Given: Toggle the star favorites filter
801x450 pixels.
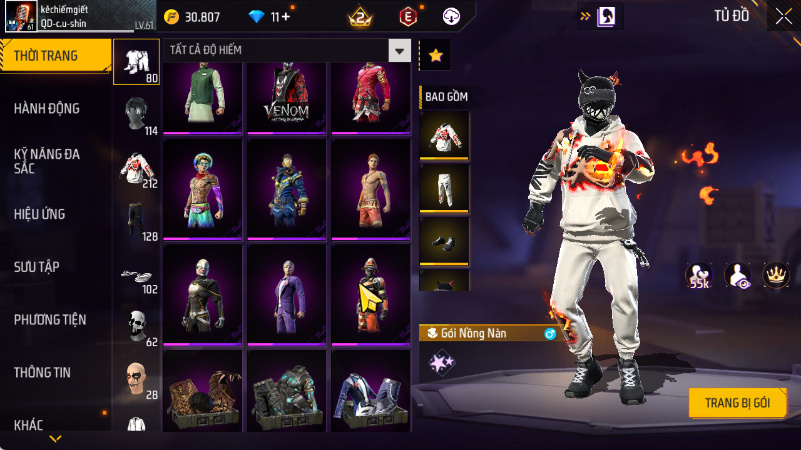Looking at the screenshot, I should pos(435,56).
